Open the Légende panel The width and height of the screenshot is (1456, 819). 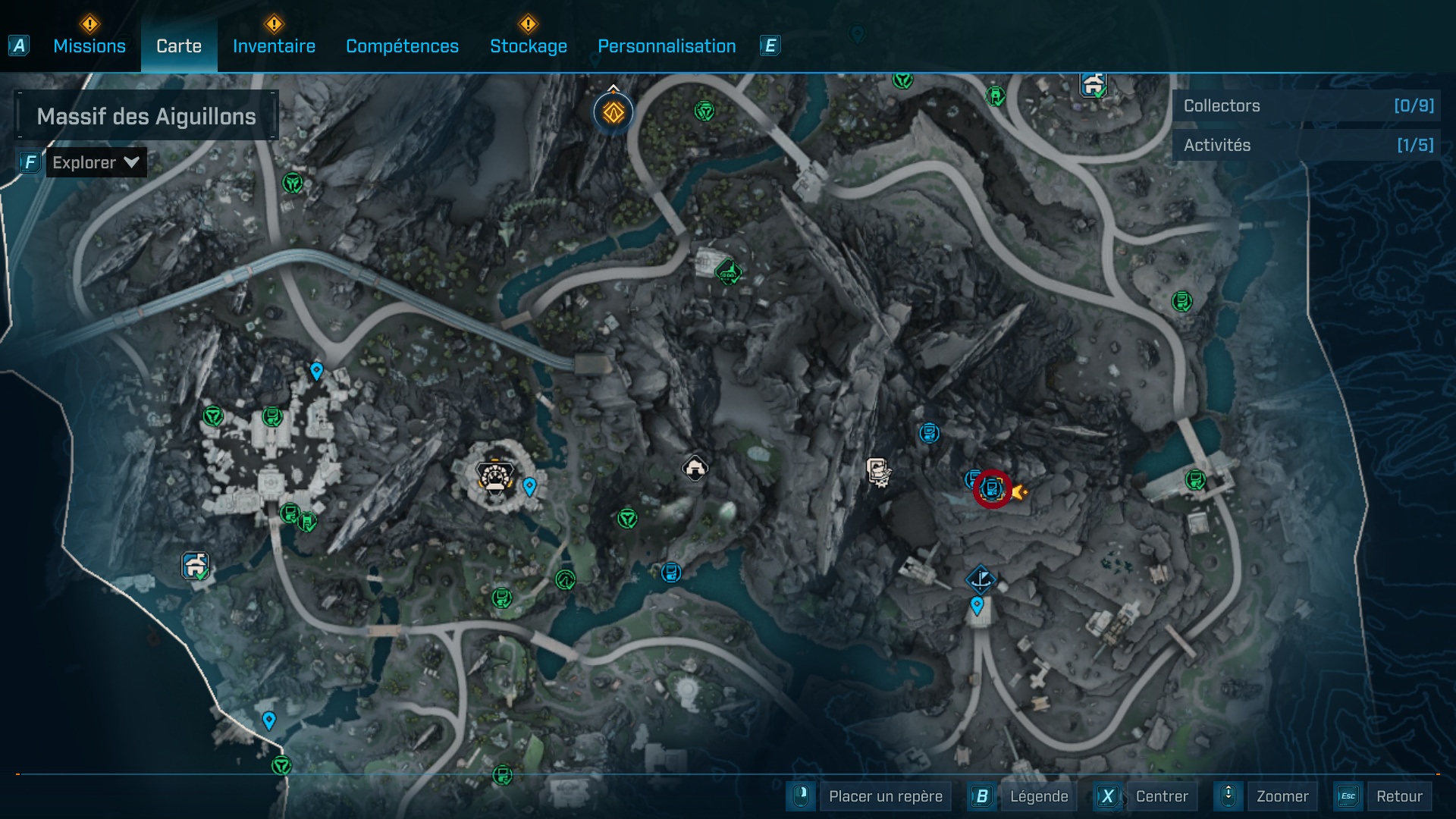point(1040,796)
